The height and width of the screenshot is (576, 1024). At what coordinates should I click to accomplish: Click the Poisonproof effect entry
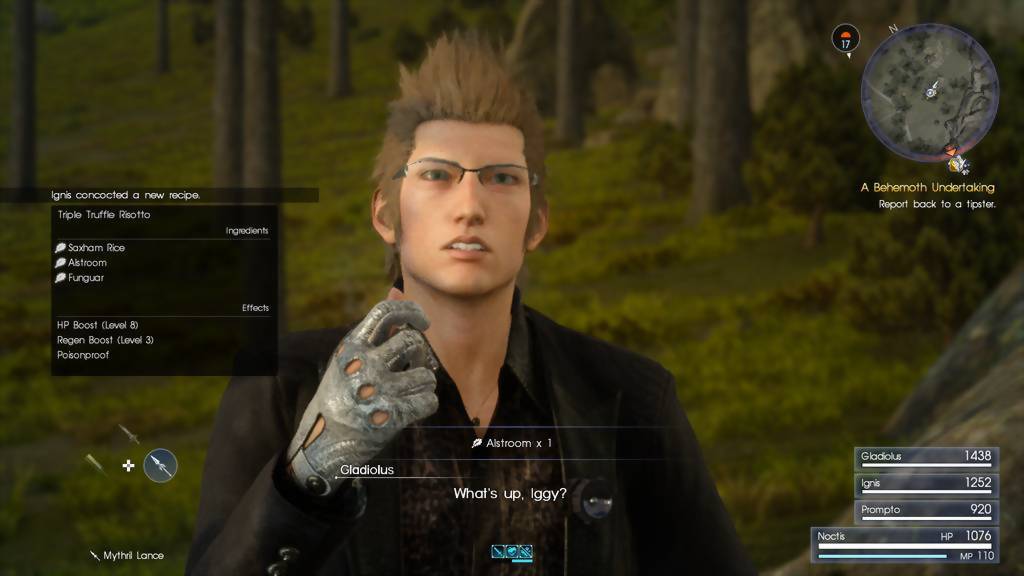tap(83, 355)
